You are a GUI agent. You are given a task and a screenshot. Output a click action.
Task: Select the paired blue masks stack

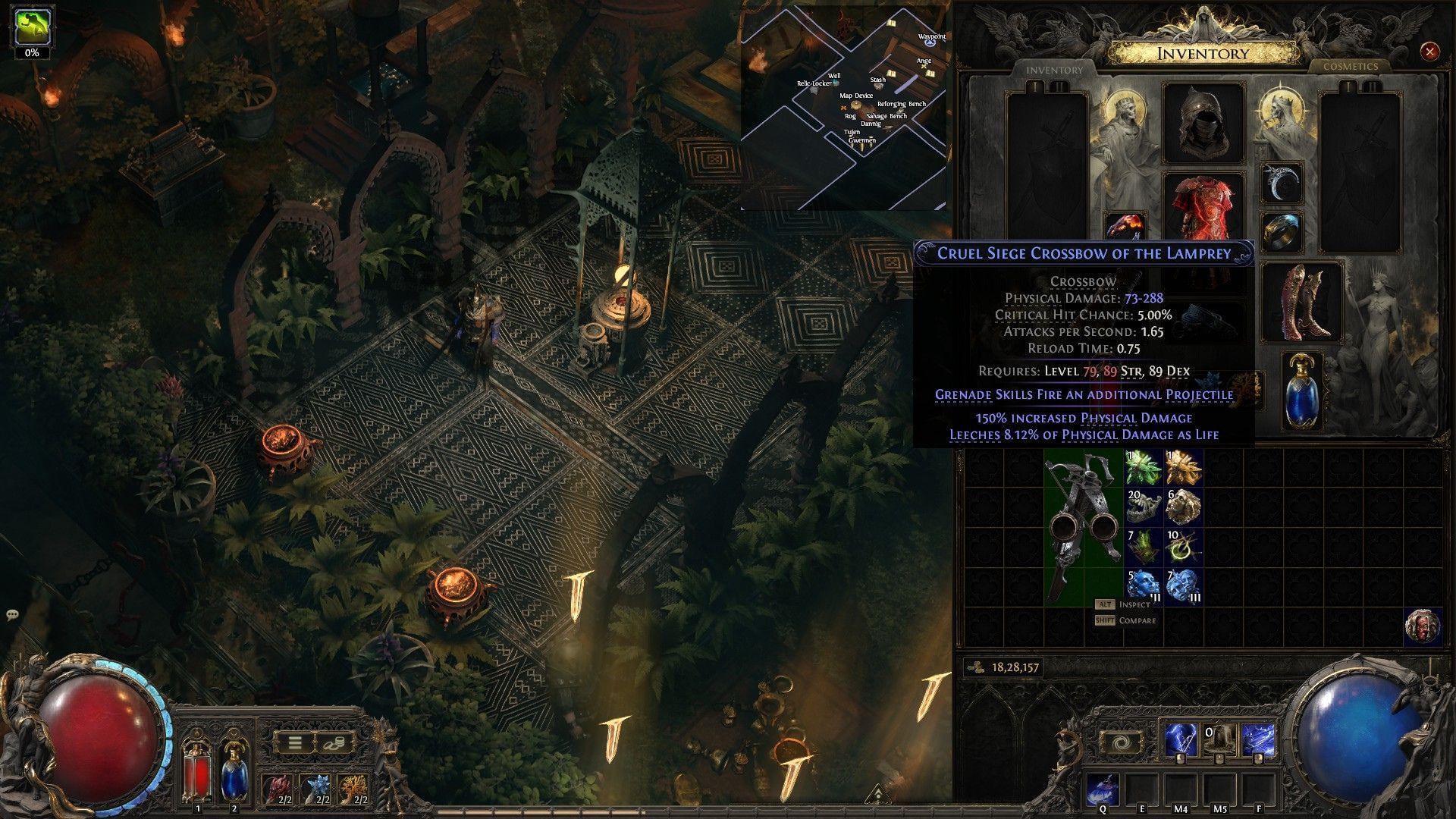point(1183,585)
